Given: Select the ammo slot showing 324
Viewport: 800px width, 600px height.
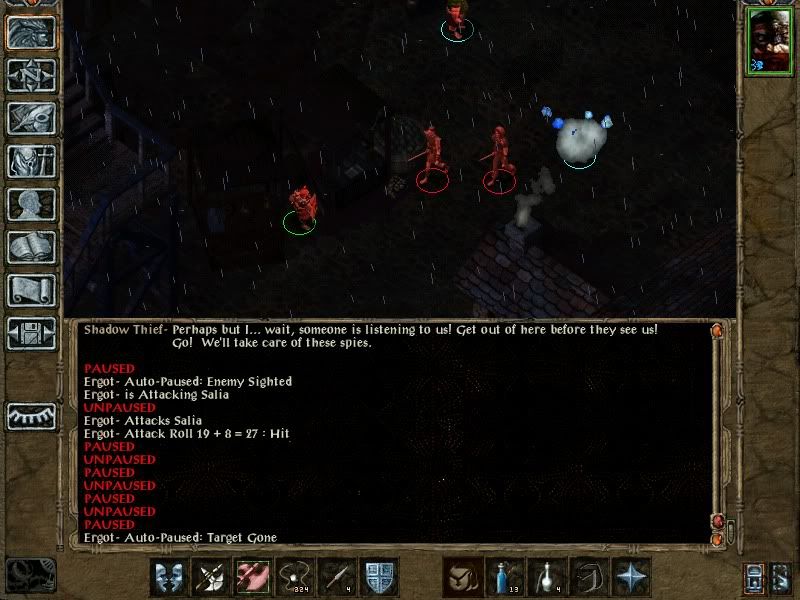Looking at the screenshot, I should click(x=296, y=577).
